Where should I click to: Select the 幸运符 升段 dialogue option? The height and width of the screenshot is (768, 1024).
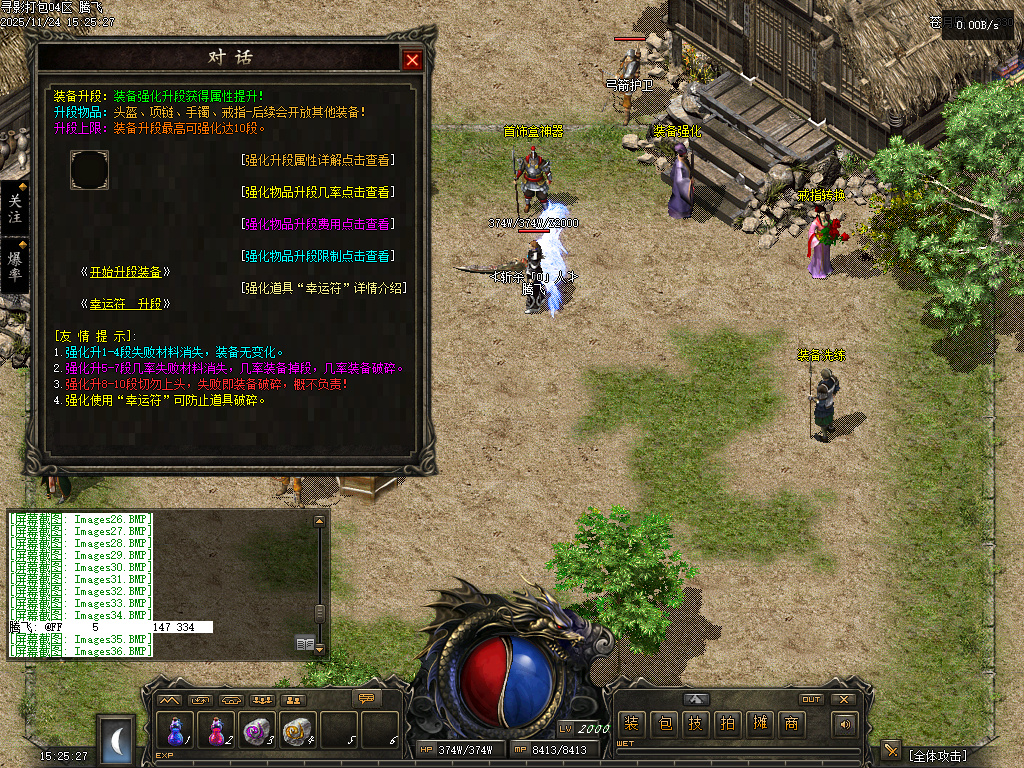tap(126, 303)
